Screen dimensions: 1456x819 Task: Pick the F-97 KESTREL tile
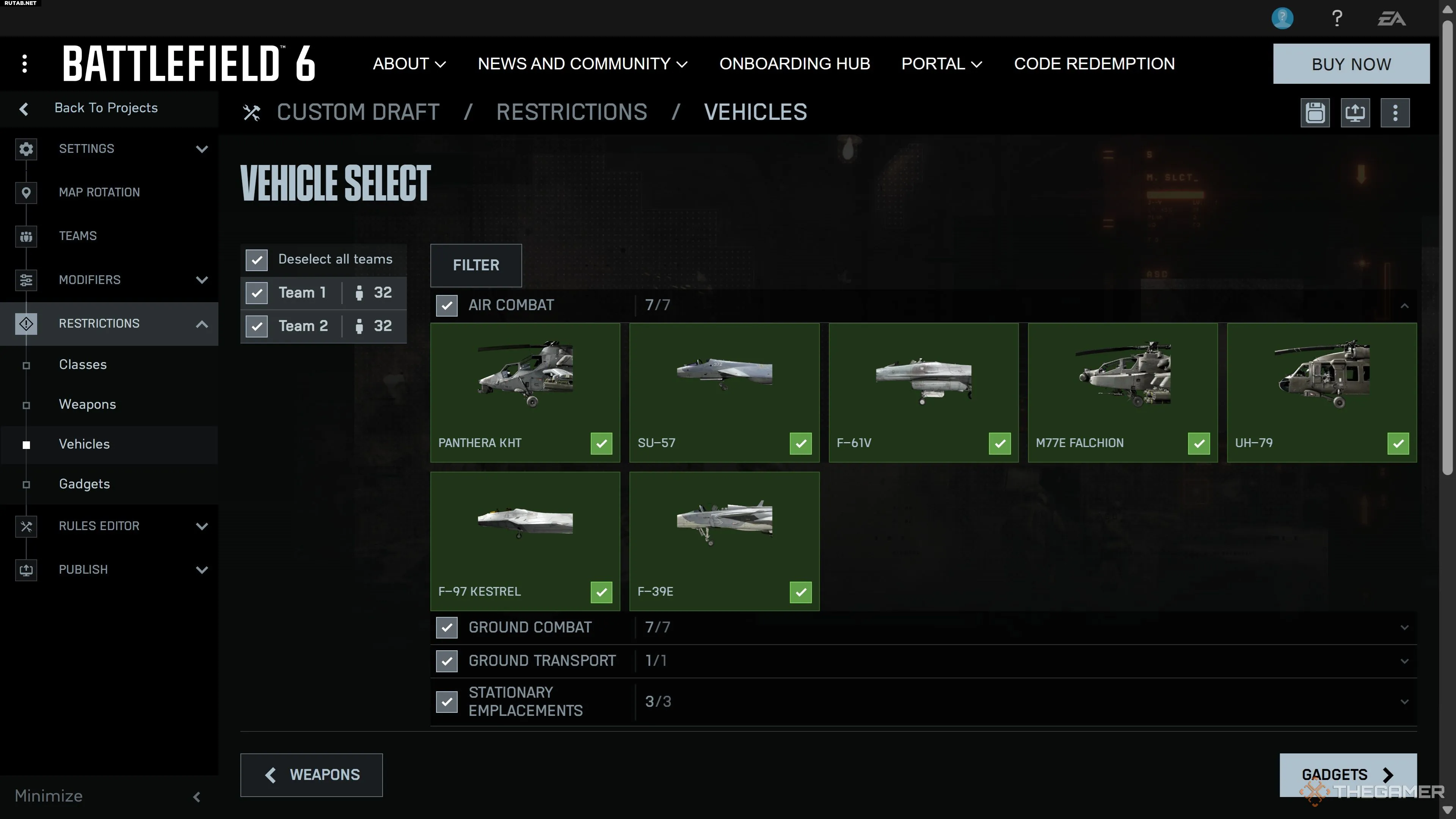click(x=524, y=541)
